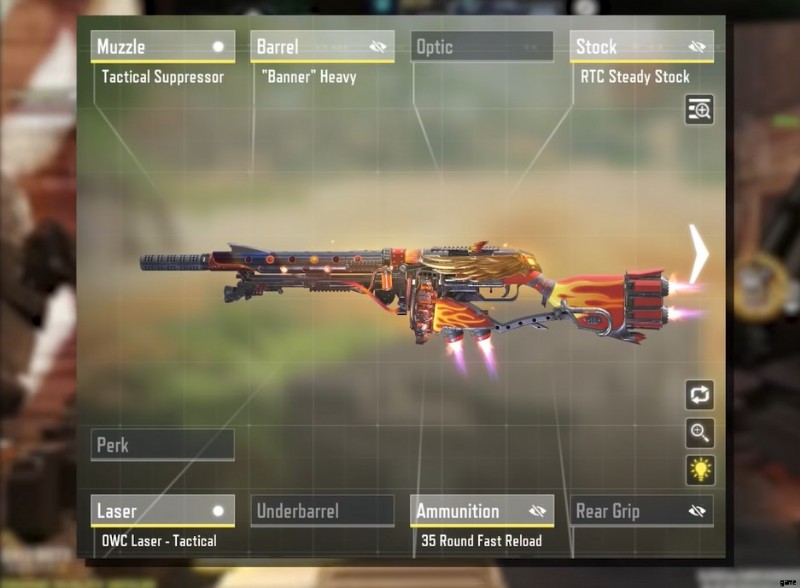Go to next weapon with right arrow
The image size is (800, 588).
pos(698,253)
